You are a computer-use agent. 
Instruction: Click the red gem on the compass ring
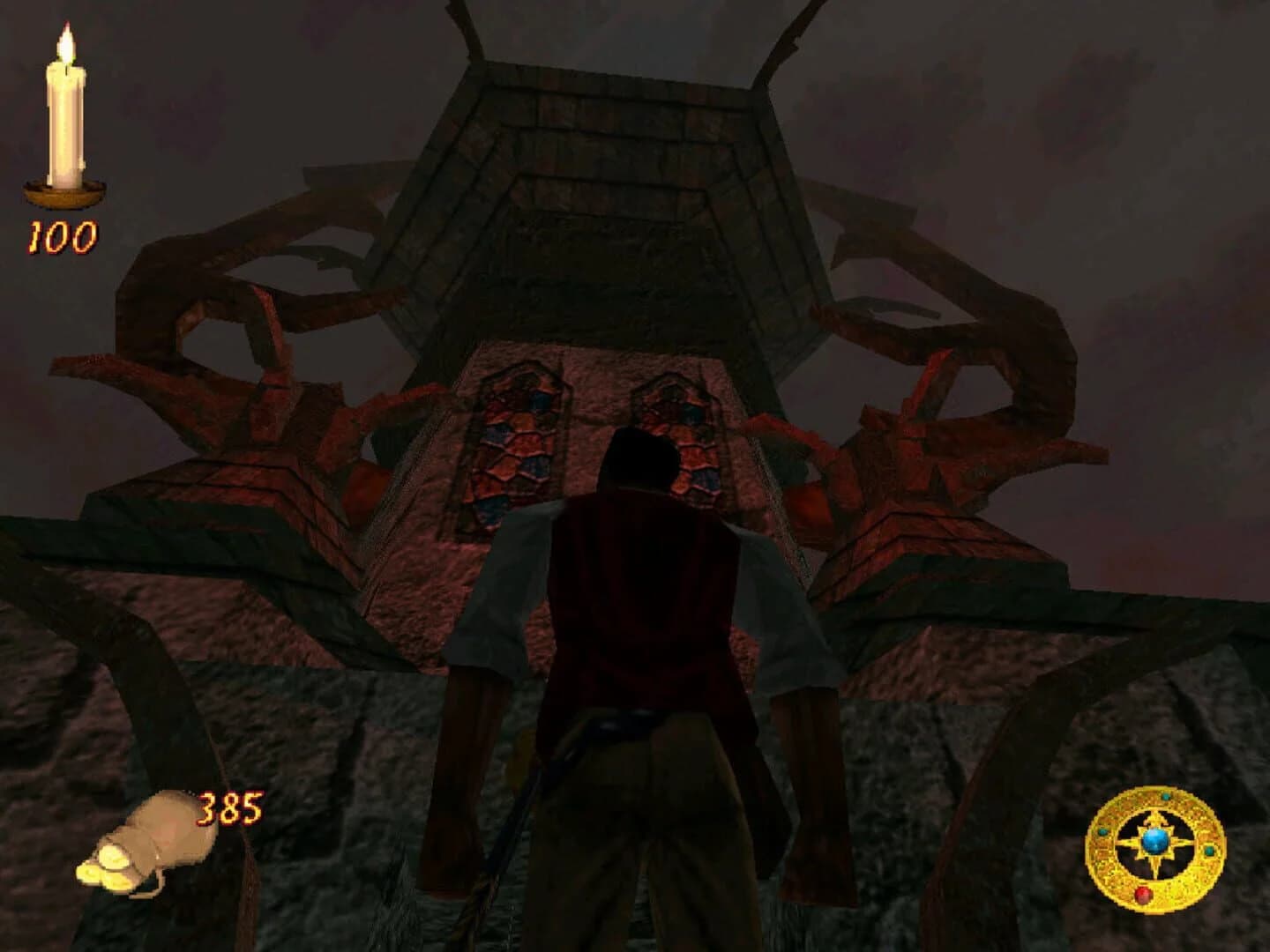(1144, 895)
